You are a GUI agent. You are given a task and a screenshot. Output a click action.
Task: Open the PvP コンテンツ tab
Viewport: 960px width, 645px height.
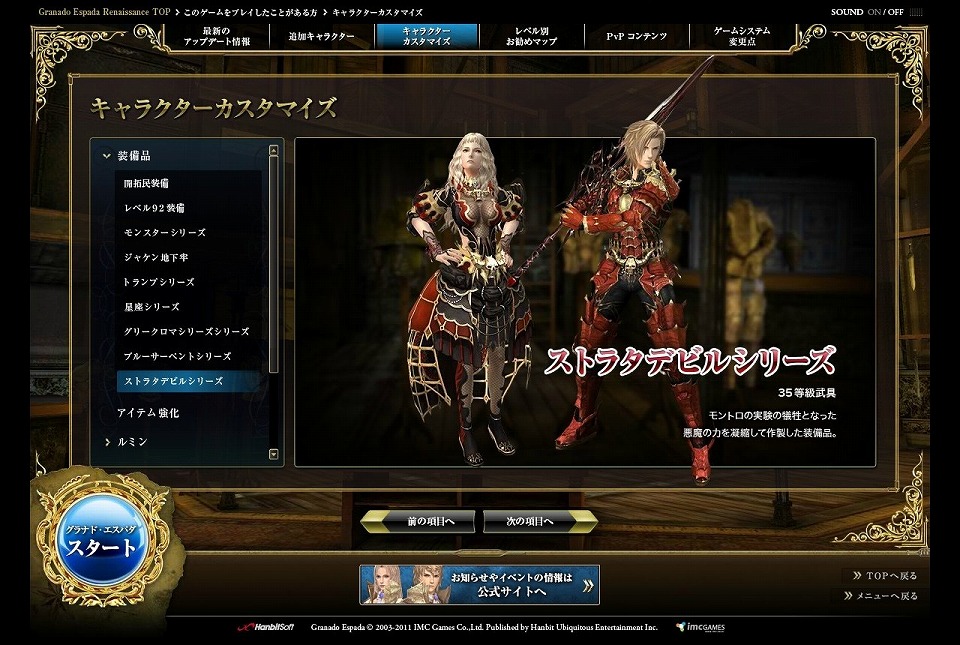pyautogui.click(x=635, y=37)
